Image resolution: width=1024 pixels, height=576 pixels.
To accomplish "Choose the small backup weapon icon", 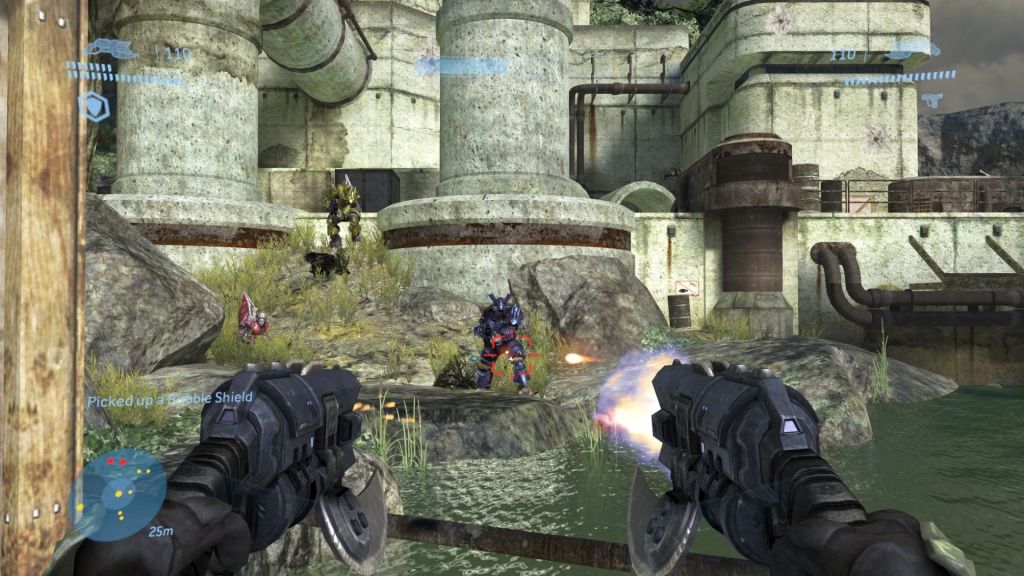I will coord(932,100).
